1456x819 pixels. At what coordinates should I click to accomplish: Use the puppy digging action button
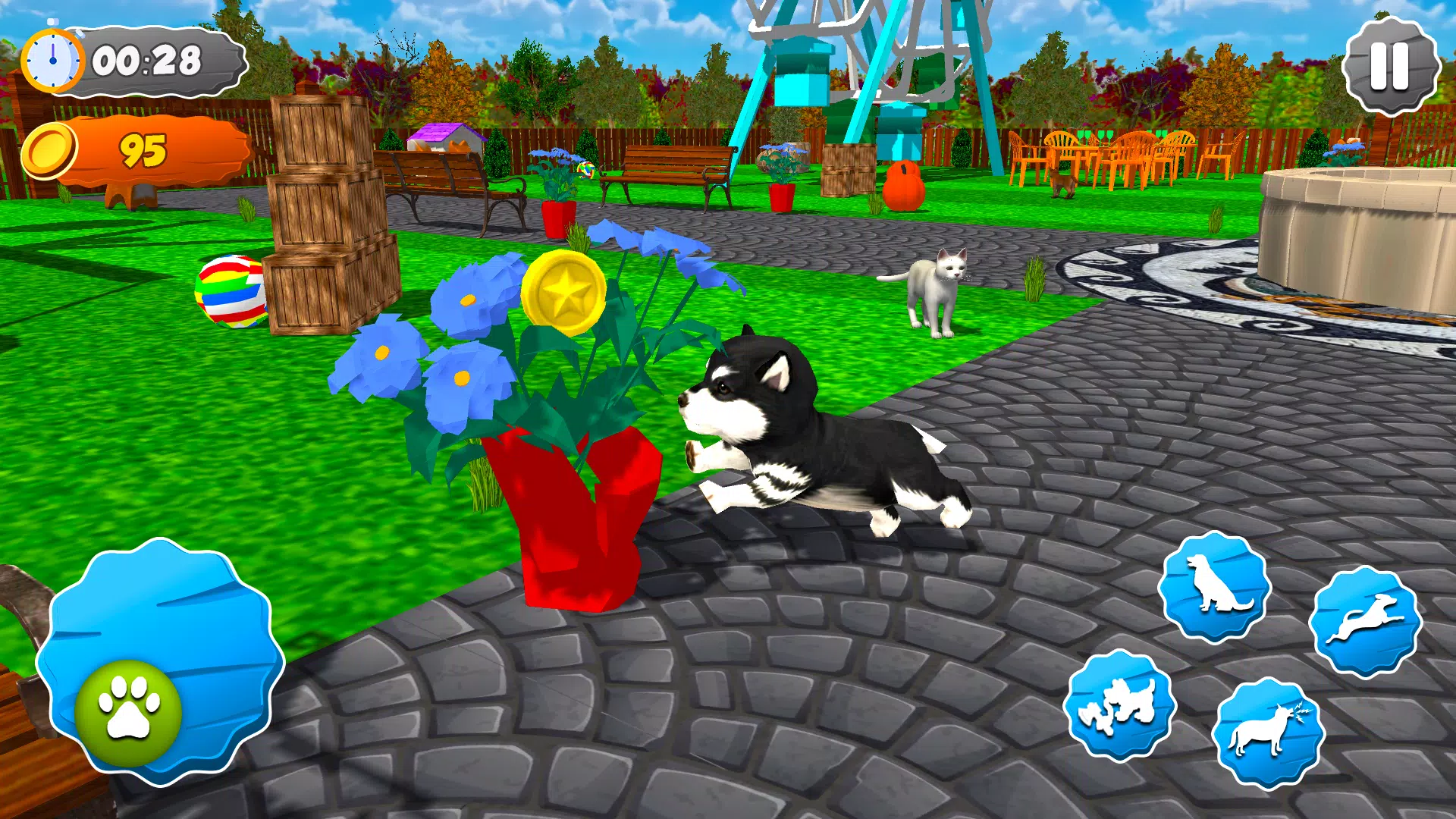(1119, 704)
